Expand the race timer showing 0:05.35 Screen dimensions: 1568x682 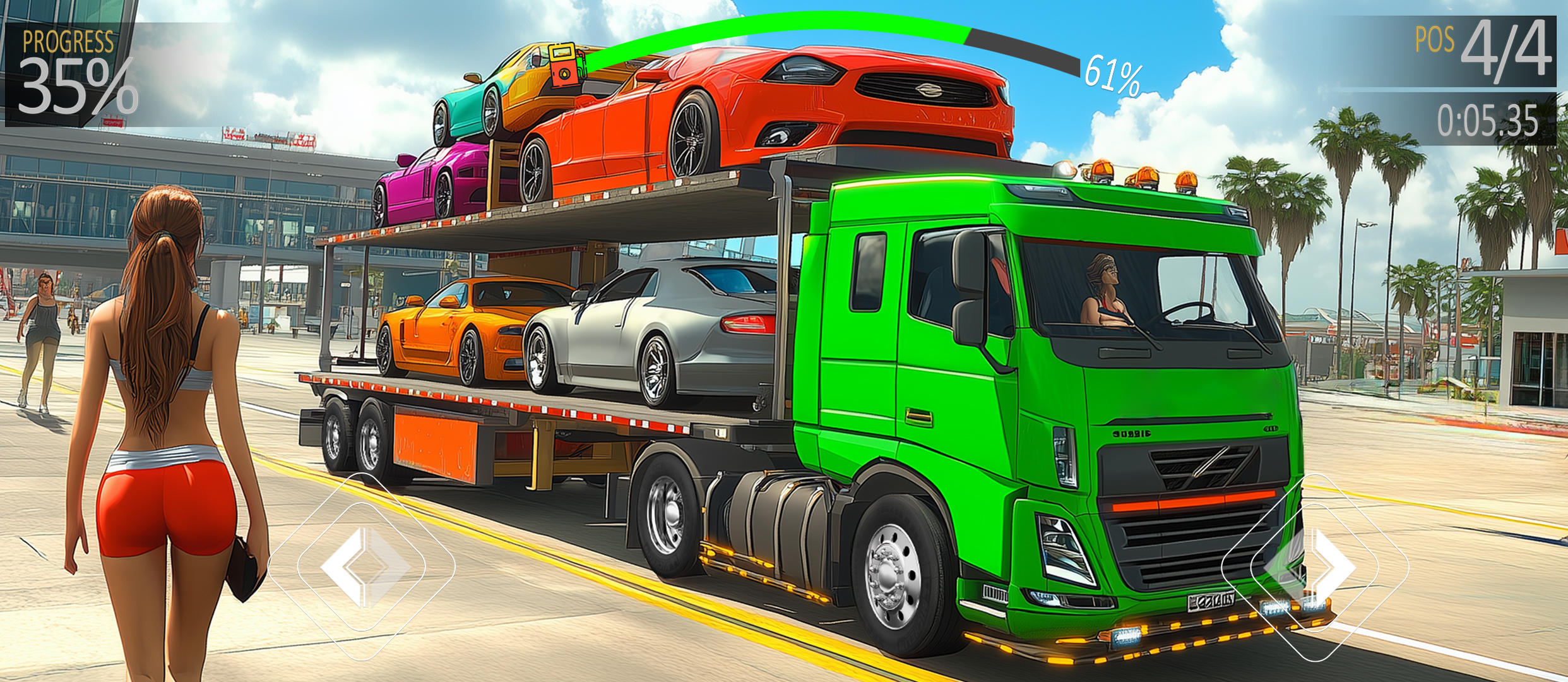click(x=1487, y=120)
